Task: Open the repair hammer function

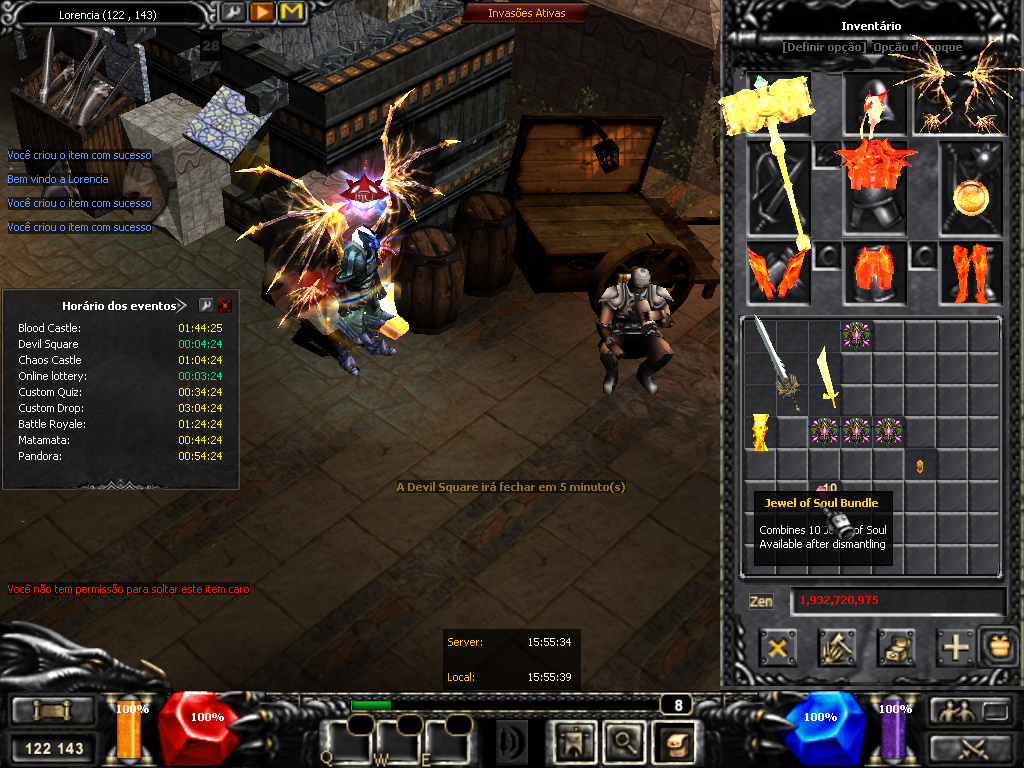Action: [x=836, y=647]
